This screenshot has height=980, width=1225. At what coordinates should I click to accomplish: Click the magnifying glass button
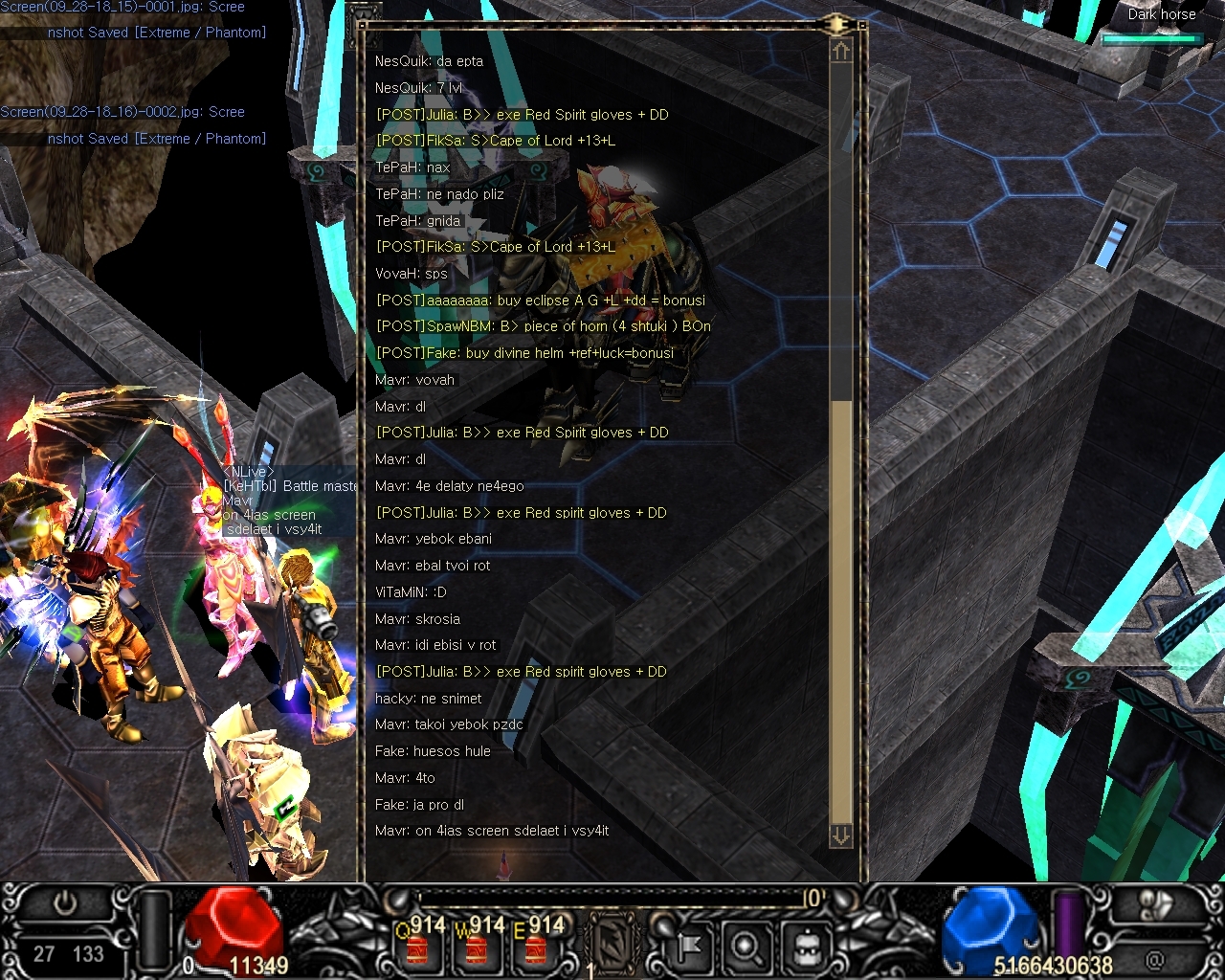pos(745,947)
